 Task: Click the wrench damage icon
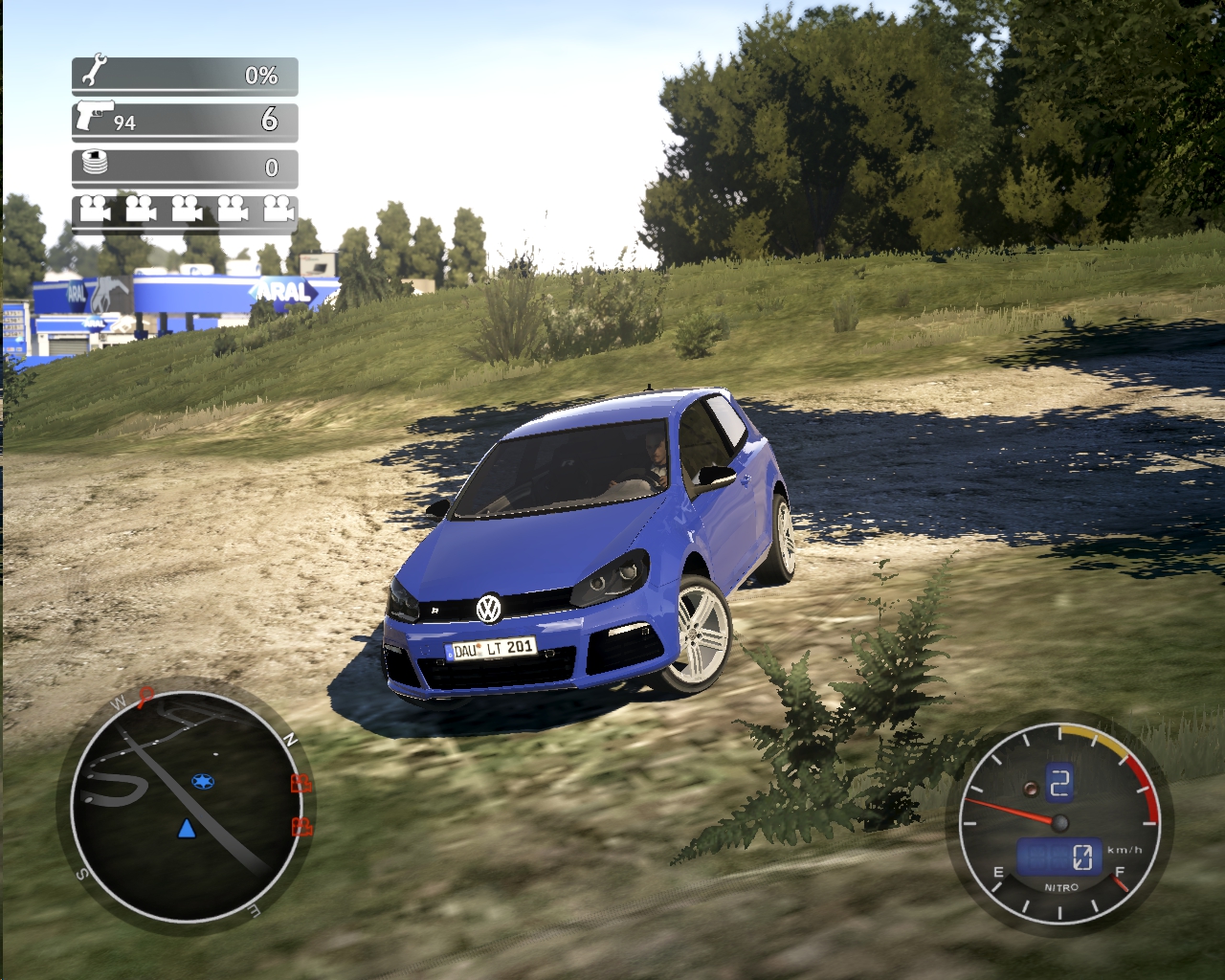click(x=95, y=72)
